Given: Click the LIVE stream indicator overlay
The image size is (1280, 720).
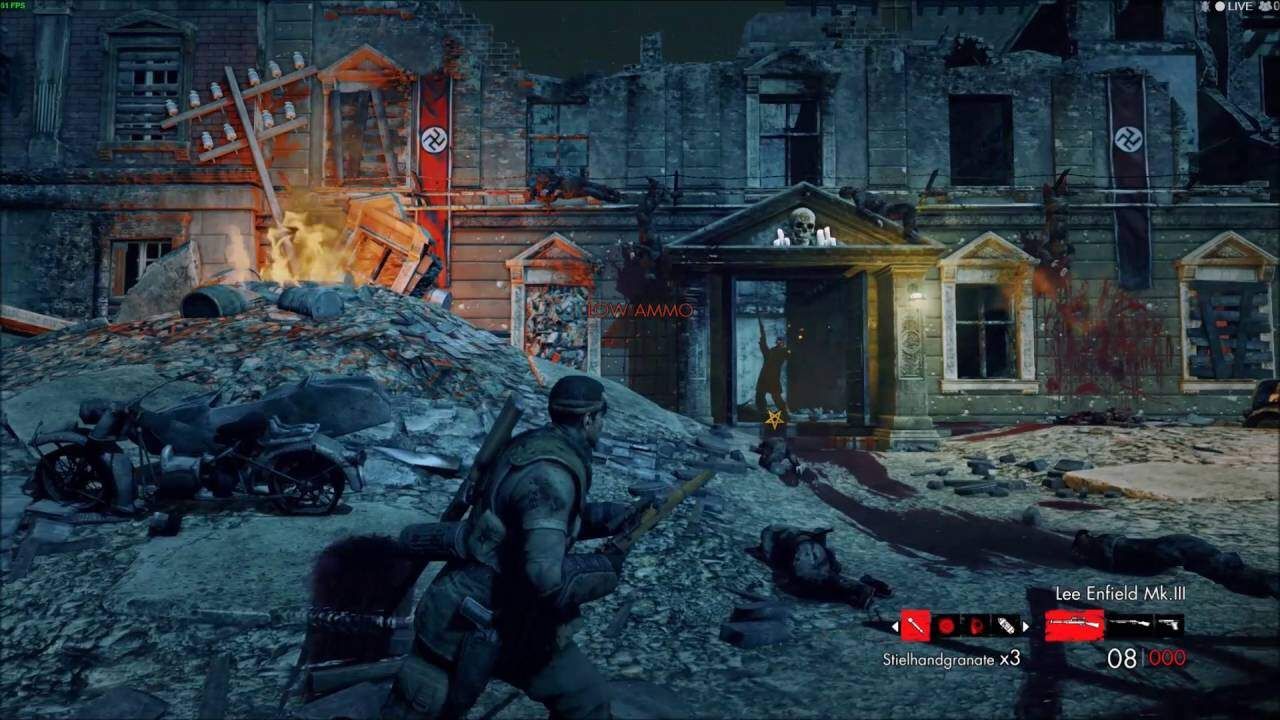Looking at the screenshot, I should [x=1238, y=6].
